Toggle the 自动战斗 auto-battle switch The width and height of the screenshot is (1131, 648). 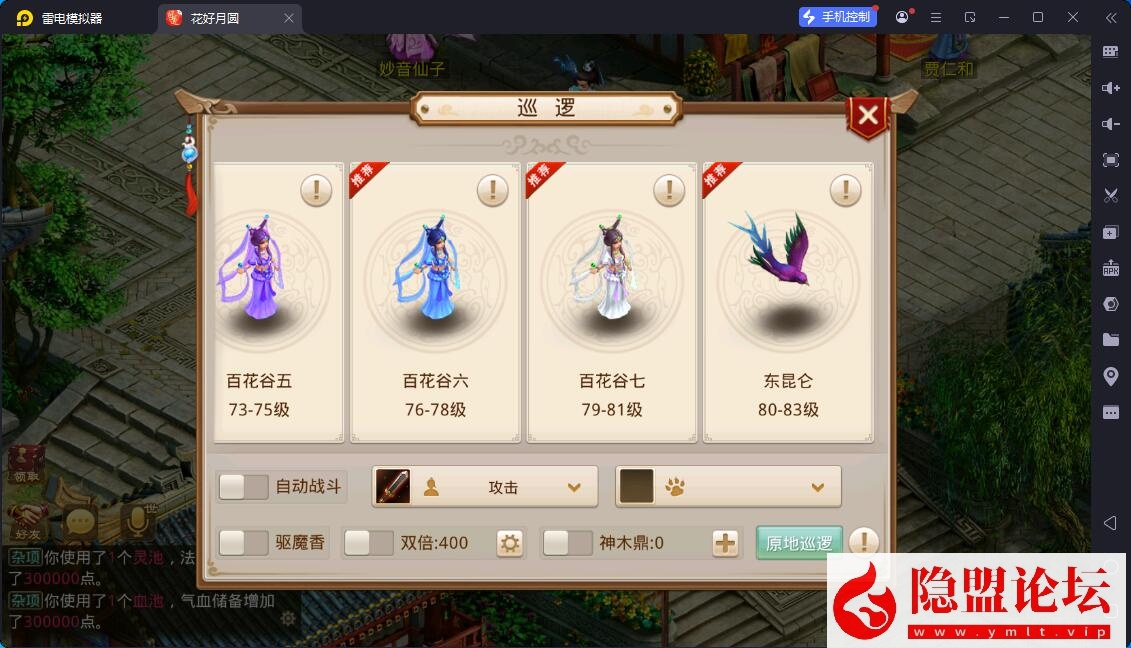(244, 487)
